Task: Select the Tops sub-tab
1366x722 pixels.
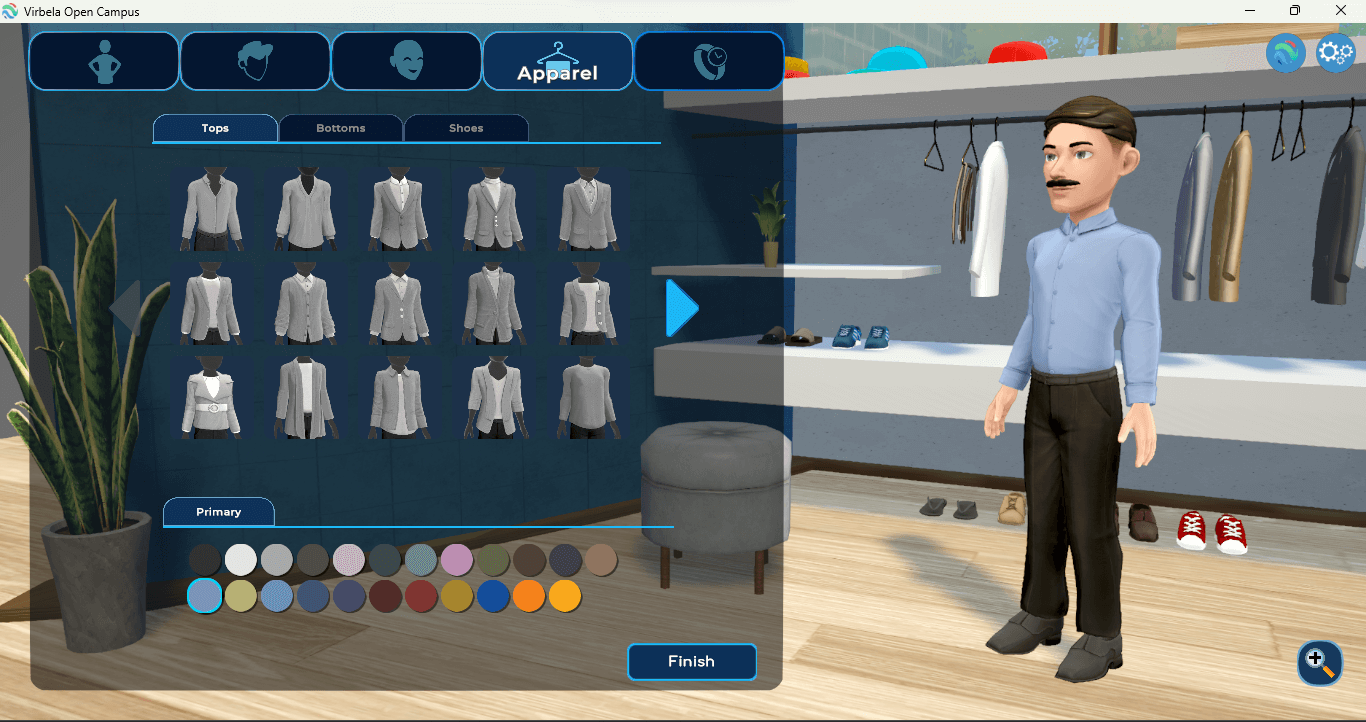Action: click(x=215, y=128)
